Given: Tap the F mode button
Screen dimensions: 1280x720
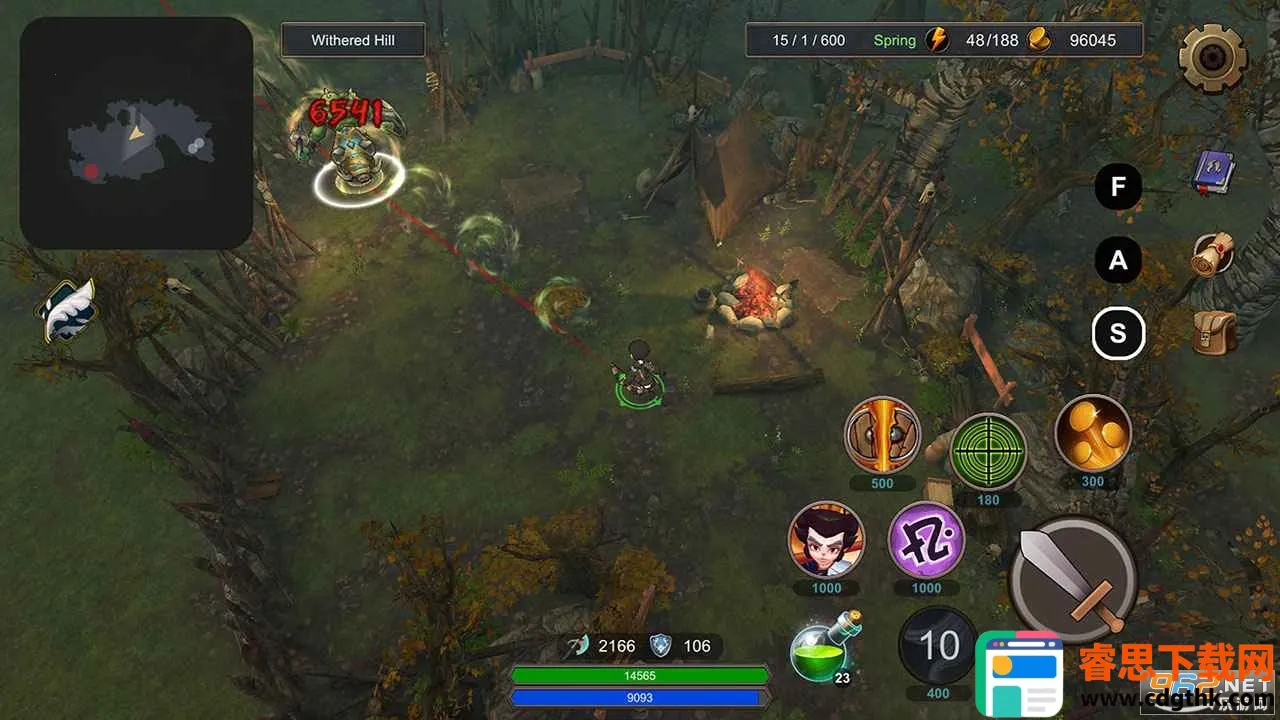Looking at the screenshot, I should click(x=1118, y=186).
